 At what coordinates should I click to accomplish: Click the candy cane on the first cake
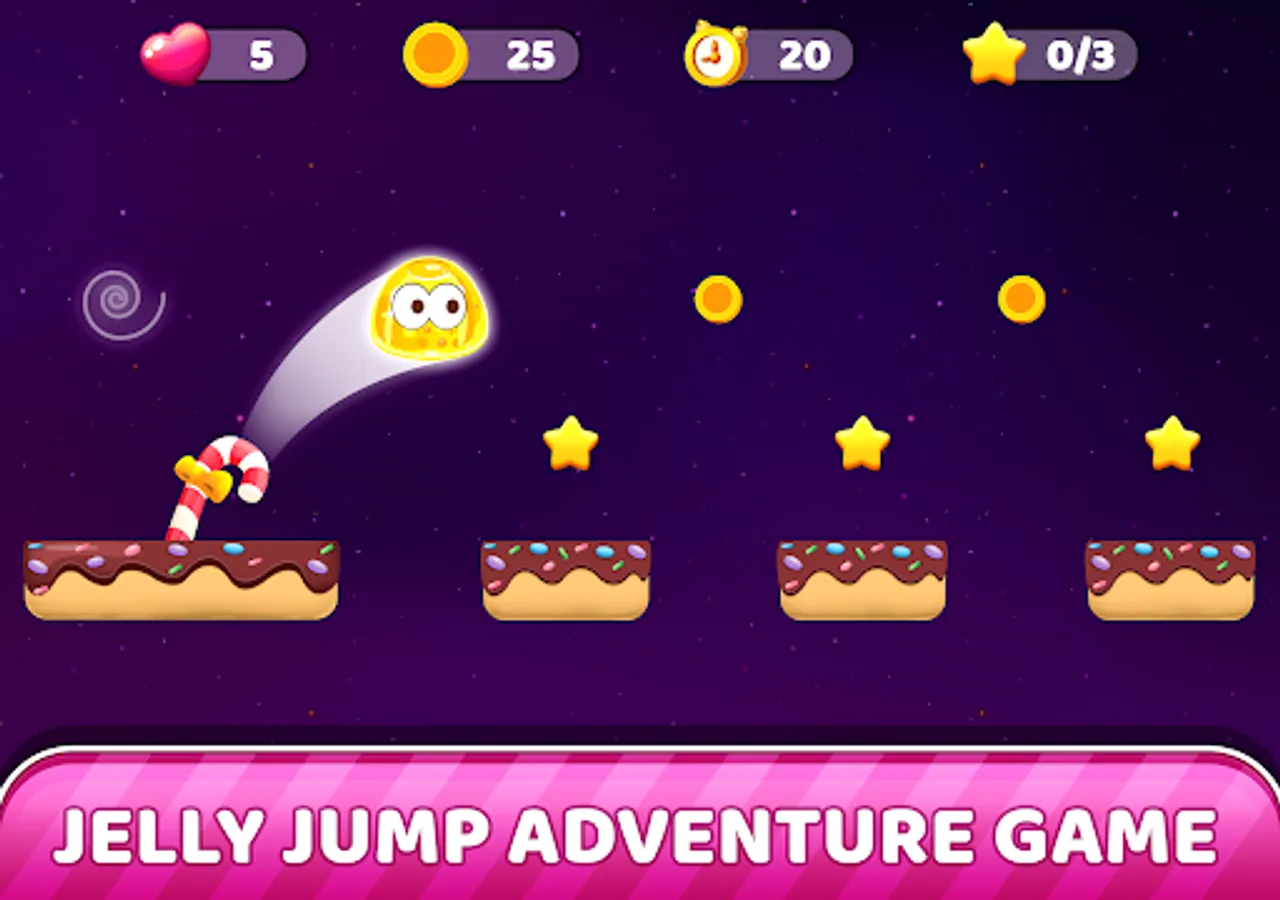click(x=215, y=480)
